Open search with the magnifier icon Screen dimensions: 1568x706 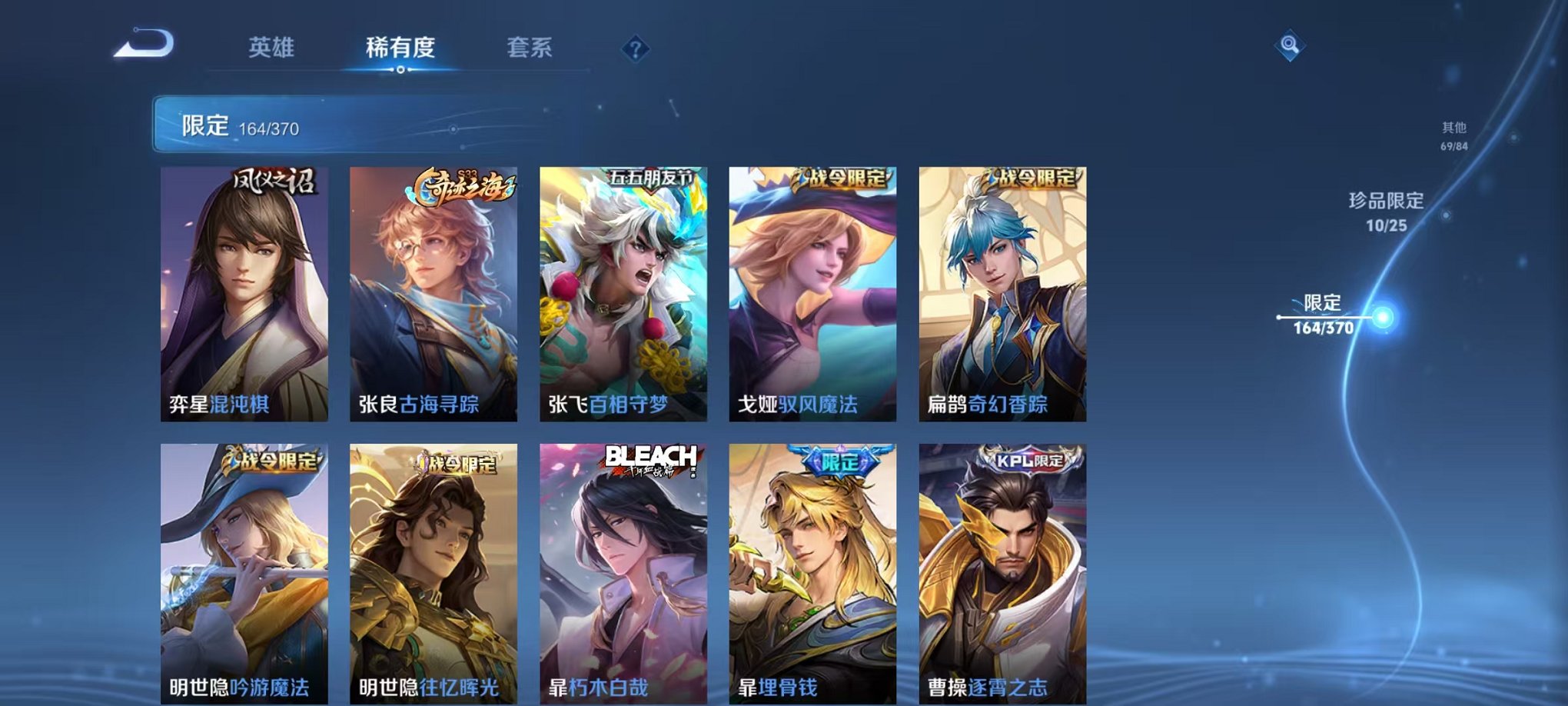tap(1291, 45)
